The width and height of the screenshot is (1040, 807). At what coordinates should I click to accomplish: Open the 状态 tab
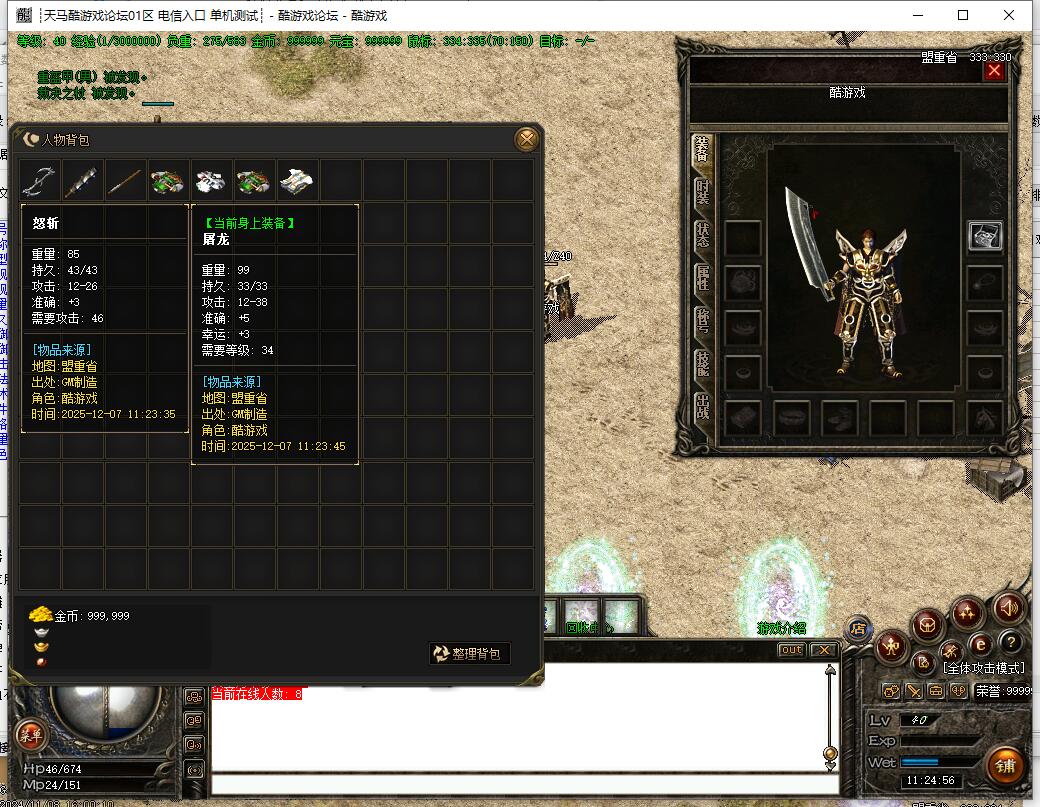coord(703,235)
